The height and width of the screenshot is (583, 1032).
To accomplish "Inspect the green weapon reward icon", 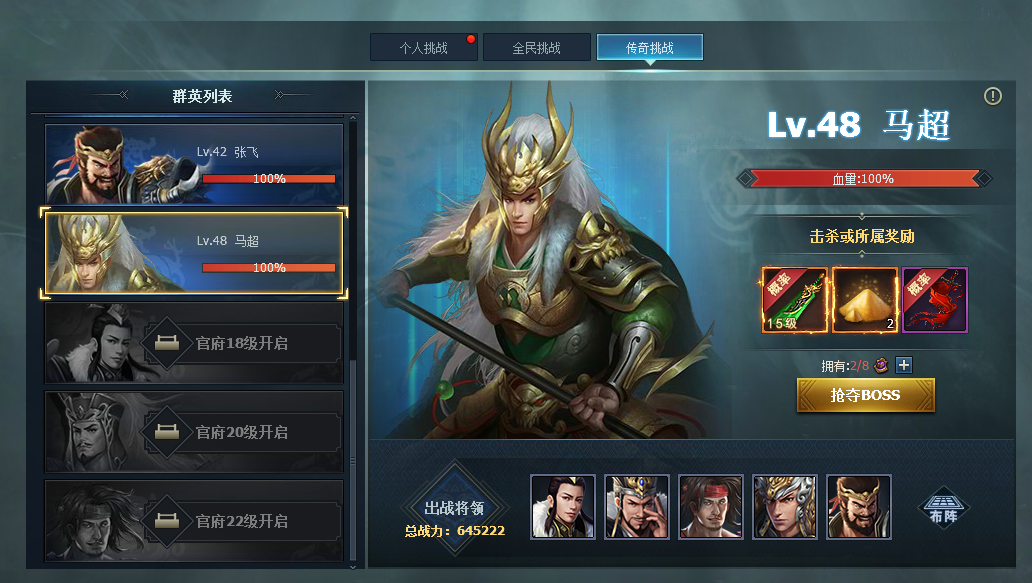I will click(795, 300).
